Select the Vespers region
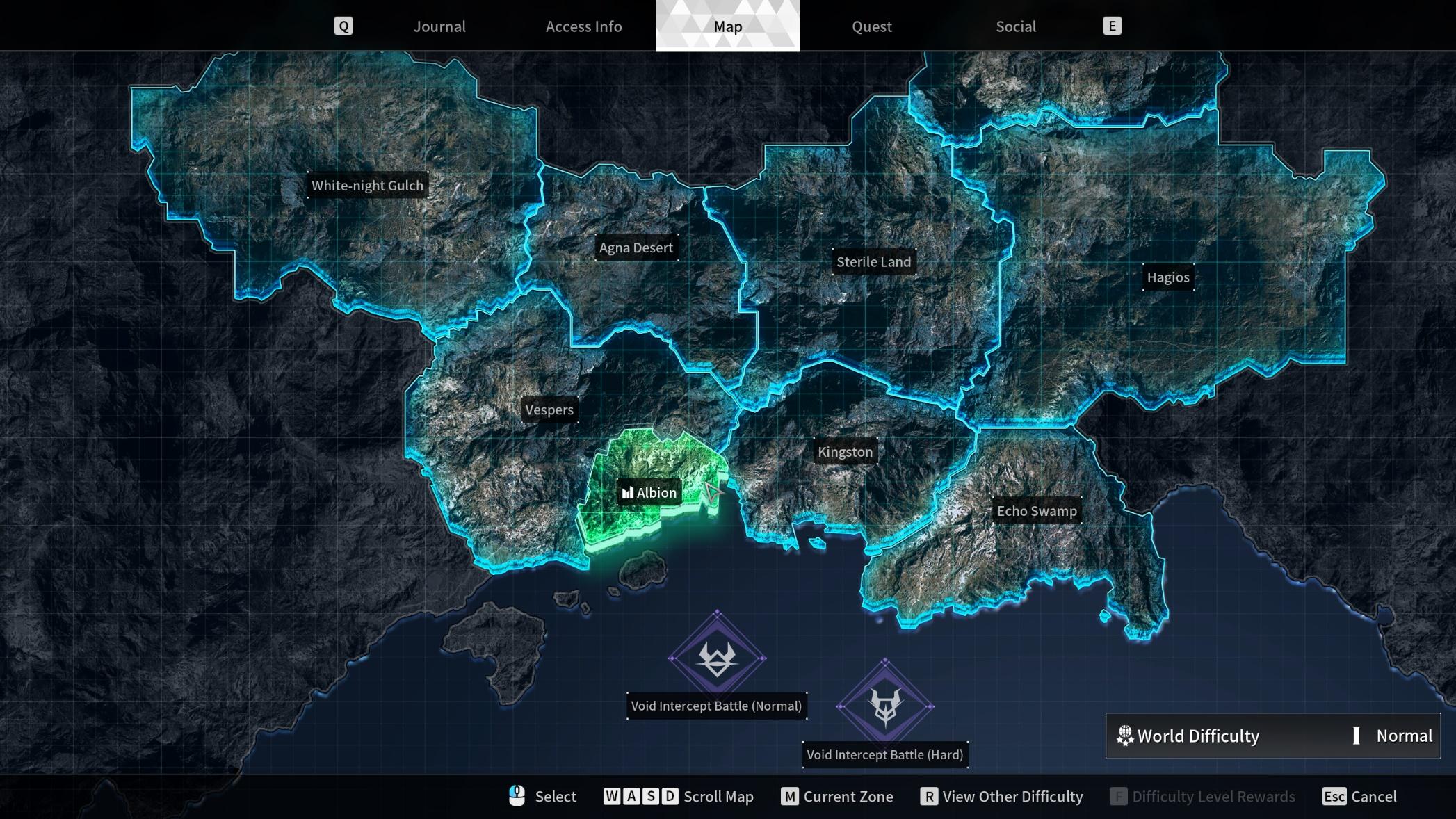The width and height of the screenshot is (1456, 819). 549,410
